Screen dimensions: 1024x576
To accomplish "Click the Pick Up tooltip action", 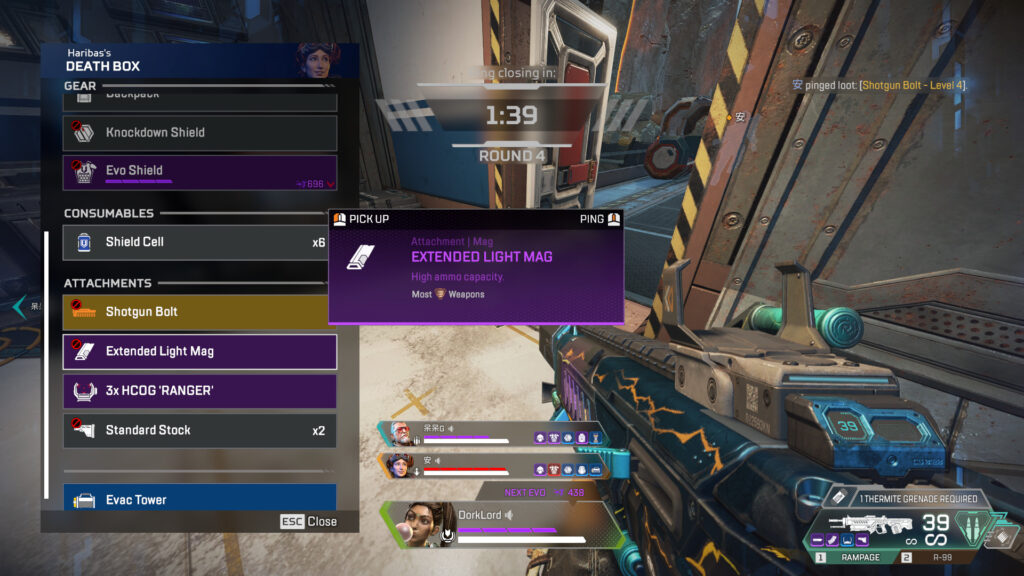I will pyautogui.click(x=362, y=219).
